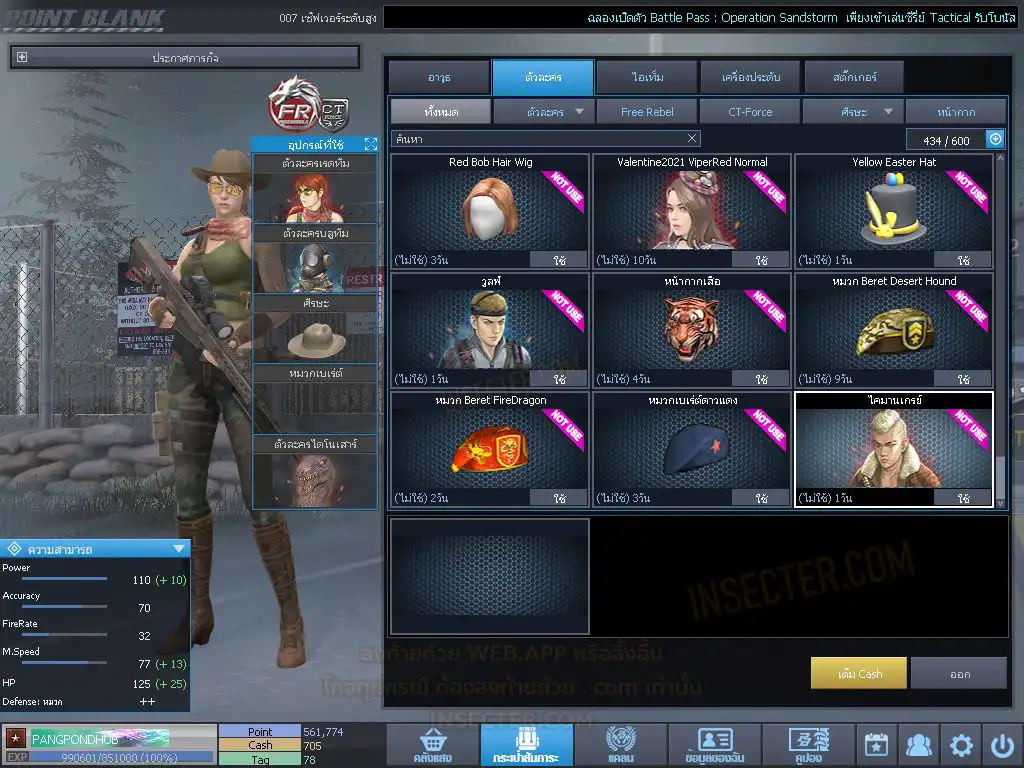Expand the ประกาศภารกิจ mission announcement panel
Viewport: 1024px width, 768px height.
point(22,58)
